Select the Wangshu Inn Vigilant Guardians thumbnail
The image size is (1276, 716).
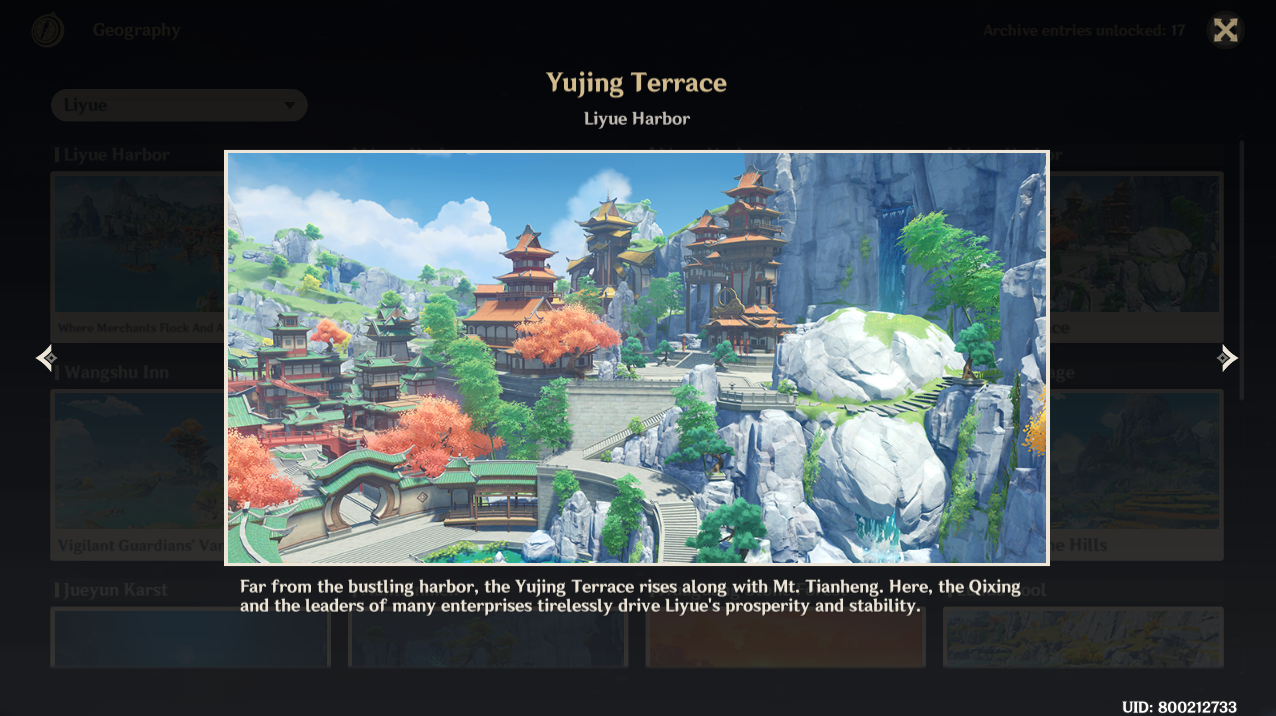(138, 470)
